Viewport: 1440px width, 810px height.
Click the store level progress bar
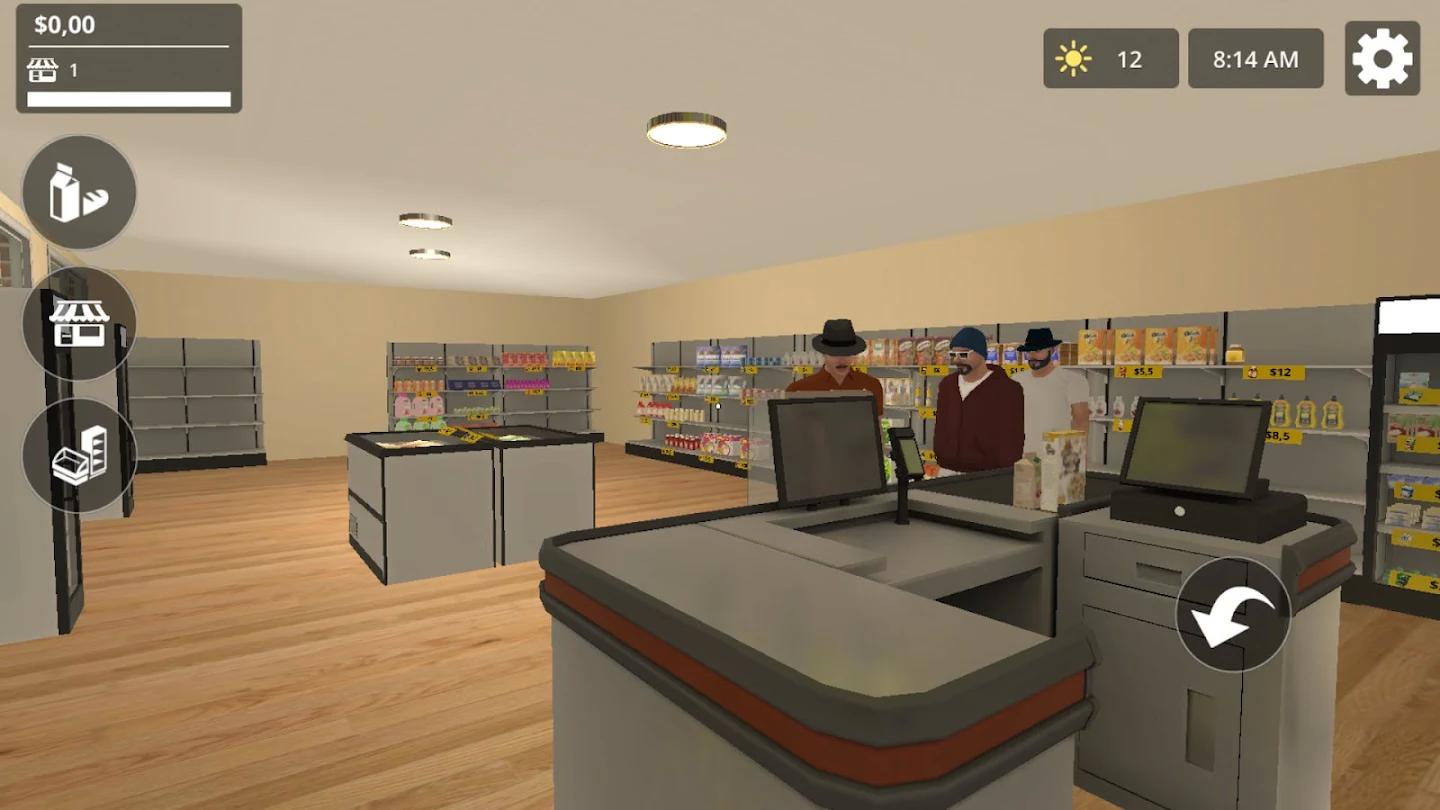[130, 97]
